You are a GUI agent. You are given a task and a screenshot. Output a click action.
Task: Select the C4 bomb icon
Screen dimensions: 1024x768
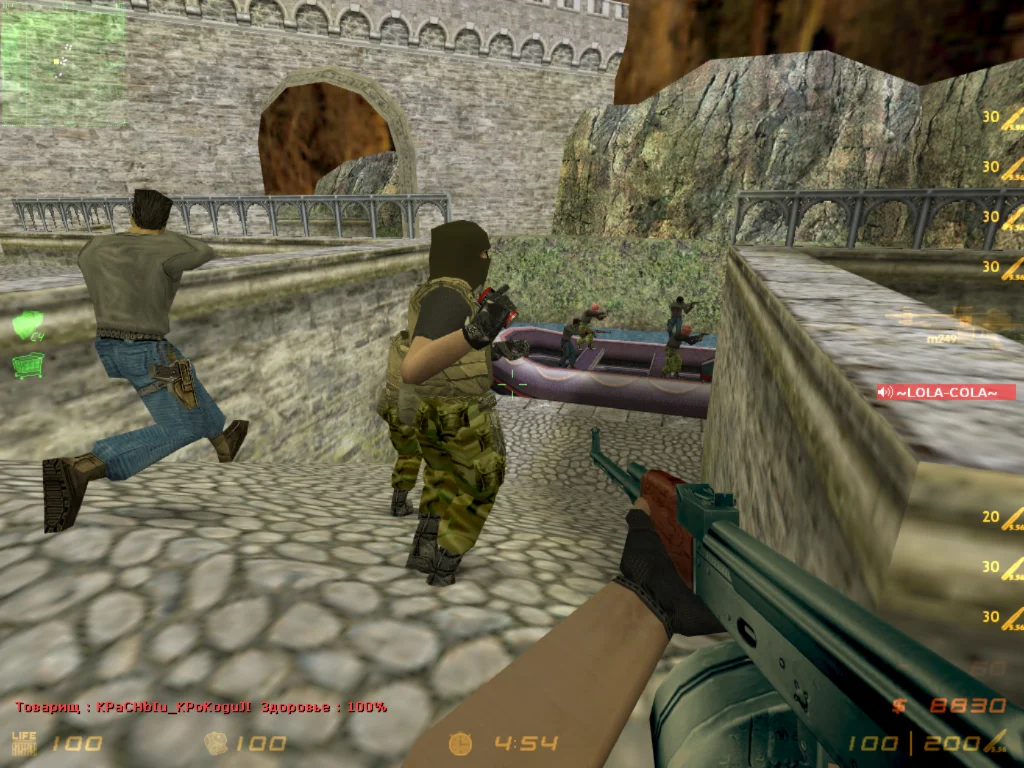point(28,326)
